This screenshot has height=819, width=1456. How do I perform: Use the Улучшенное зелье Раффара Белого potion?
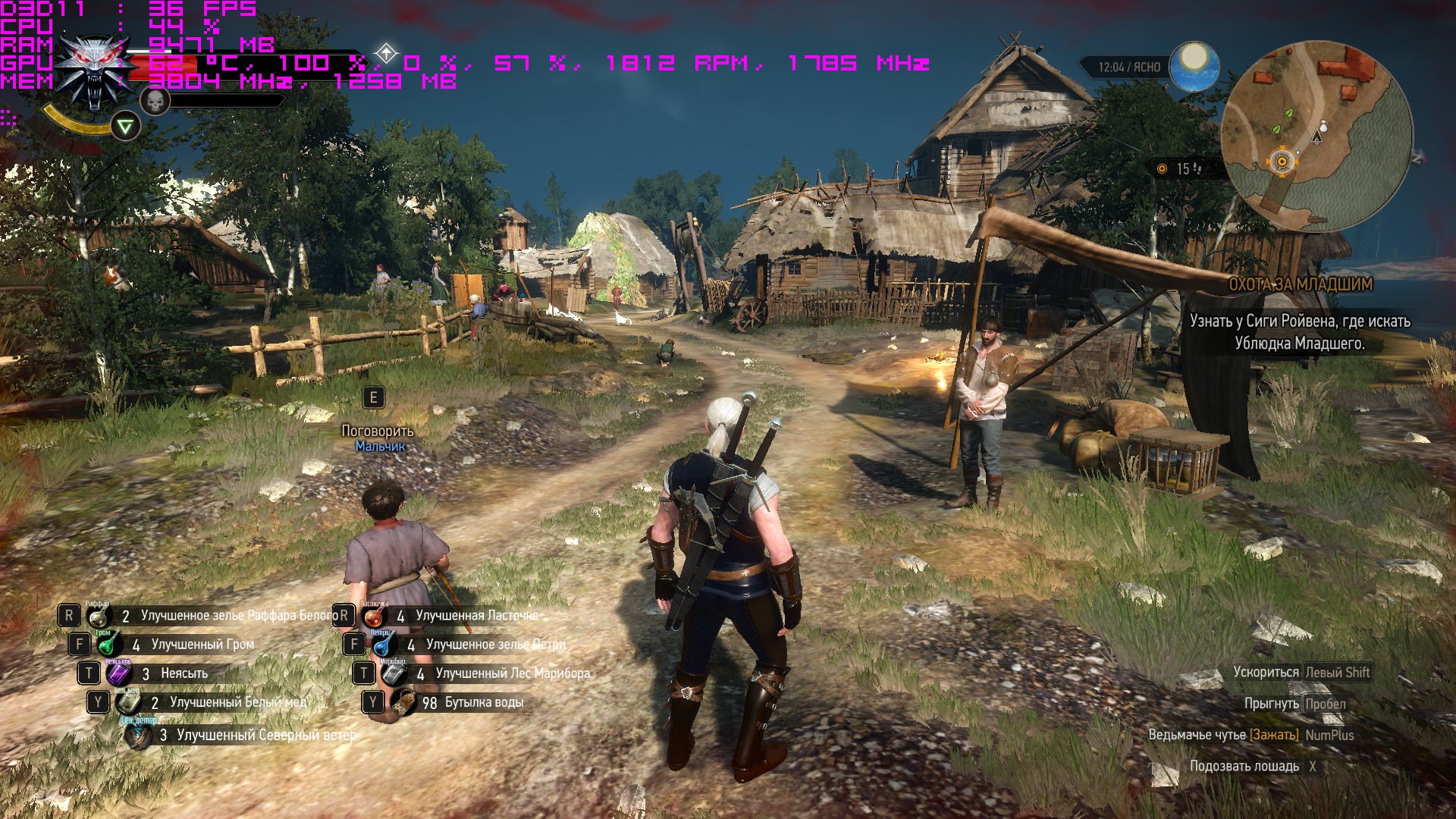(99, 616)
